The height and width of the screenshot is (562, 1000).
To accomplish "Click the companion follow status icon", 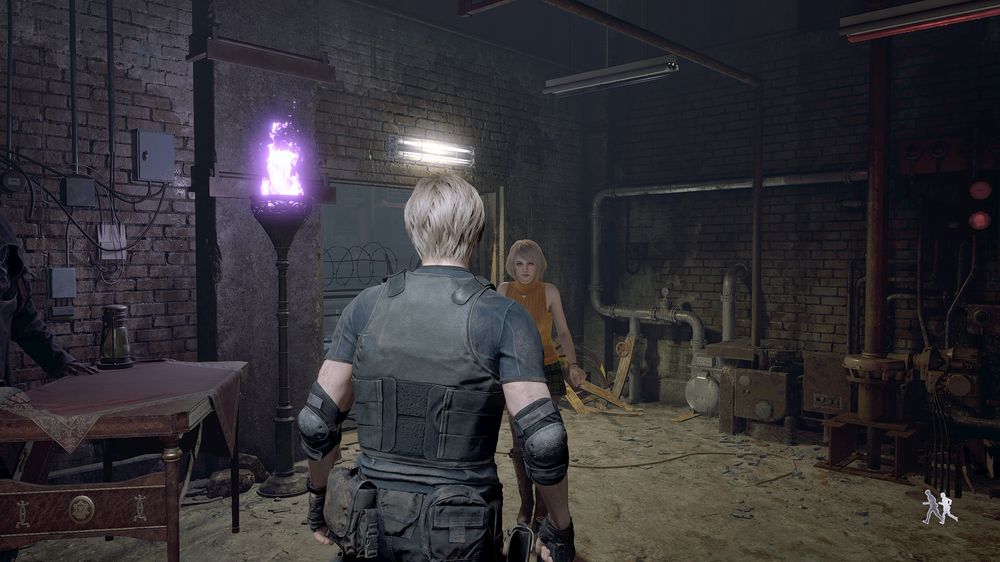I will [939, 507].
